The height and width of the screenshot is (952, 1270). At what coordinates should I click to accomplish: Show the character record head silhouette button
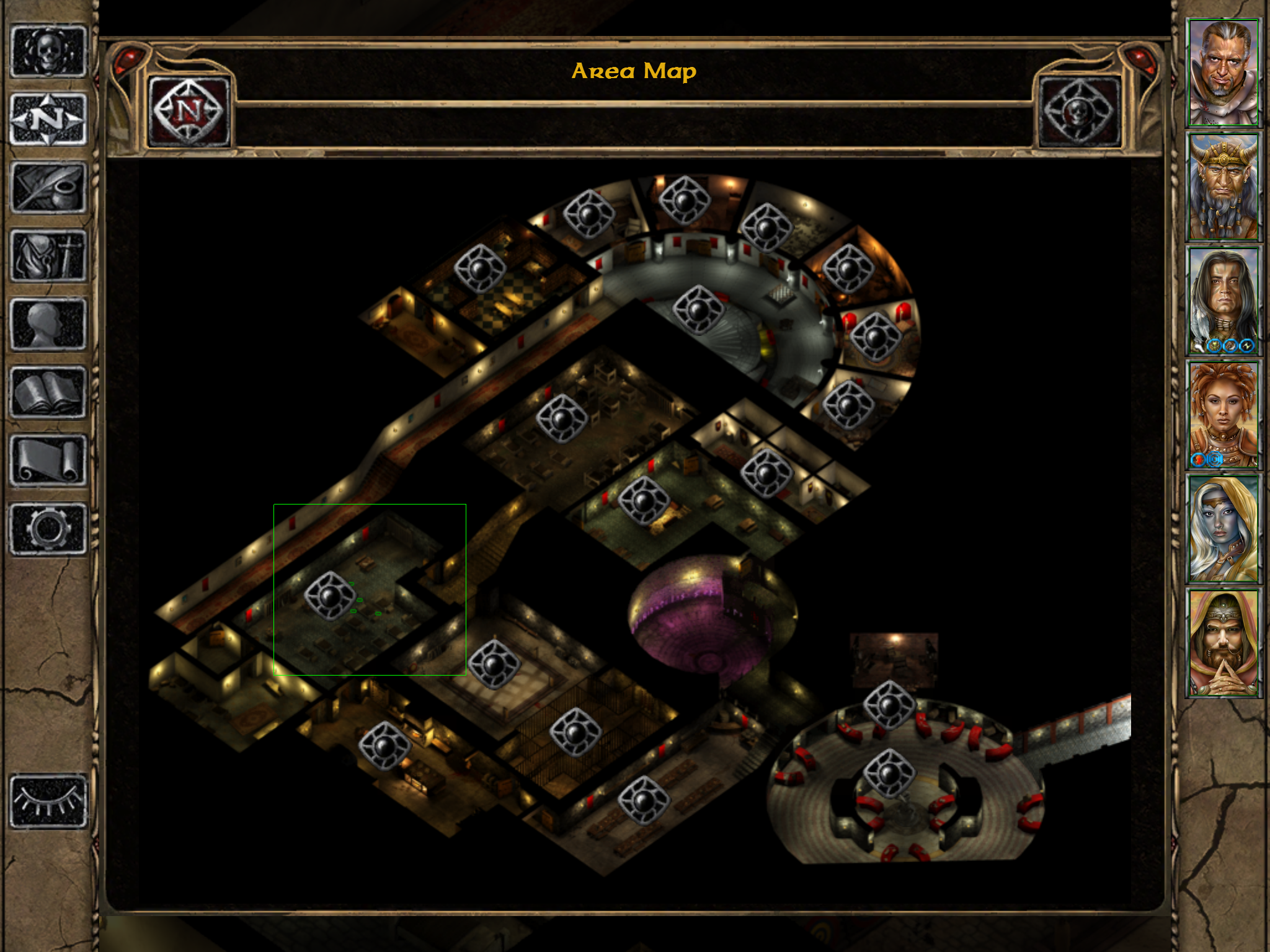click(48, 324)
